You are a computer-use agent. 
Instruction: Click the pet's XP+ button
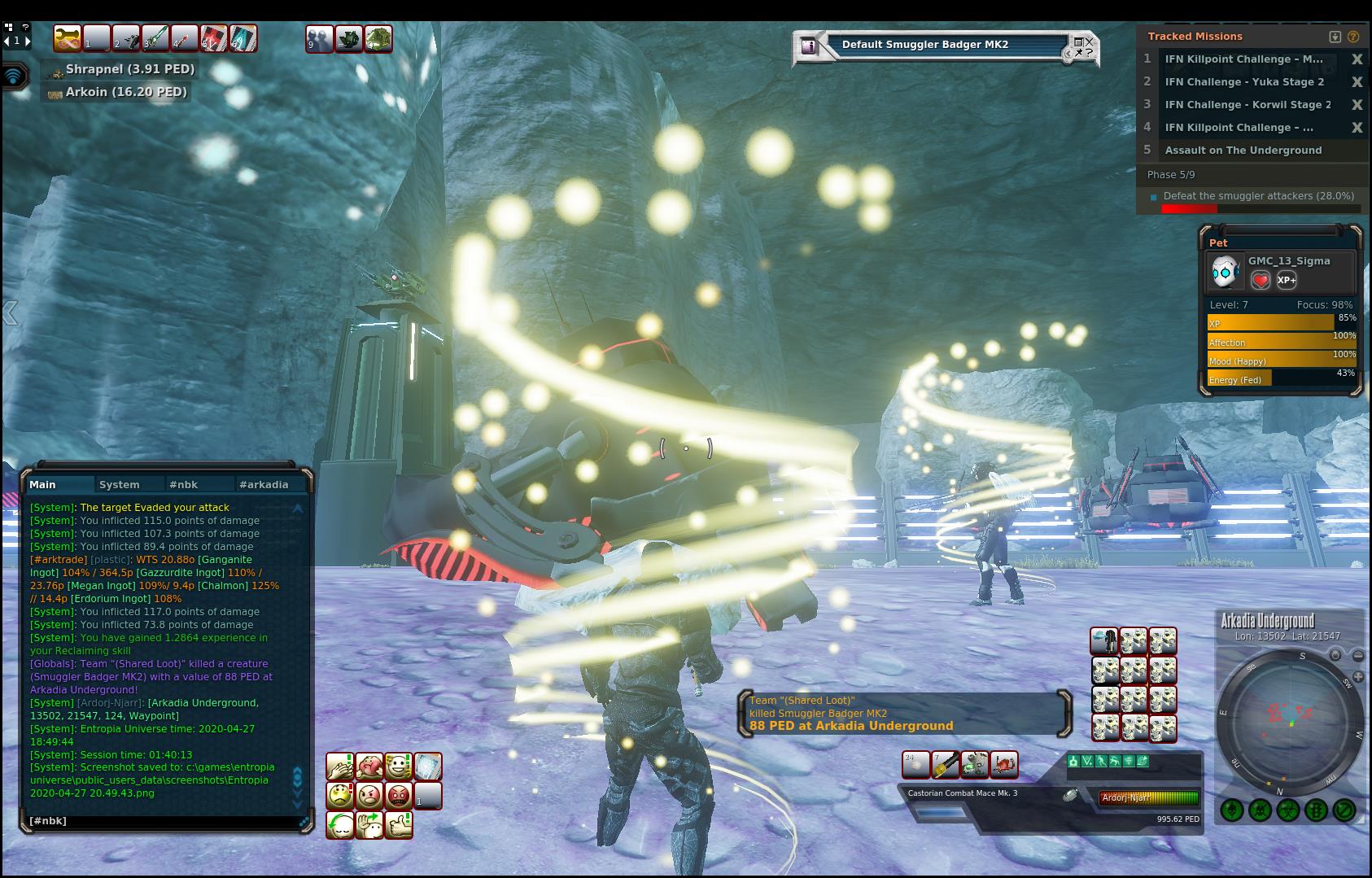[x=1287, y=281]
